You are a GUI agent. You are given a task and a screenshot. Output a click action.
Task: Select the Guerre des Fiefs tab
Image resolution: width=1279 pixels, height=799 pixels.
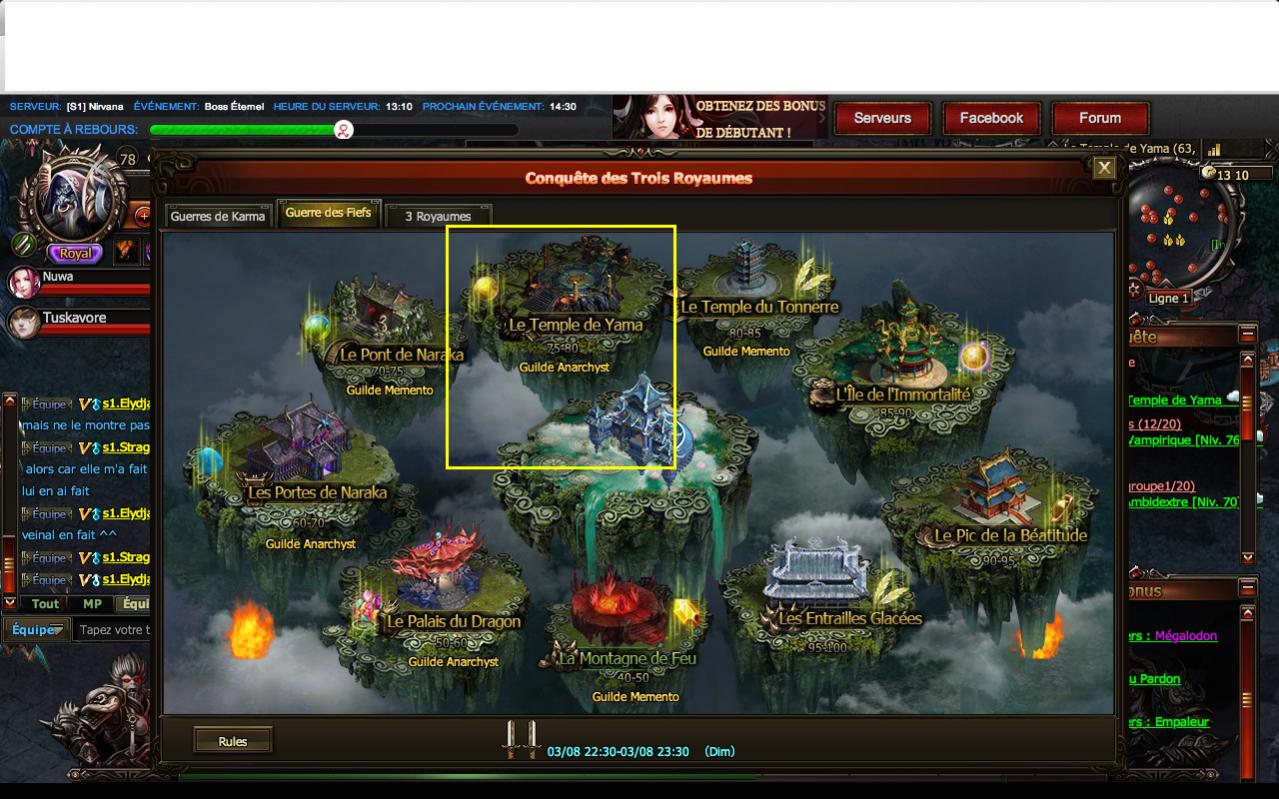click(x=328, y=213)
